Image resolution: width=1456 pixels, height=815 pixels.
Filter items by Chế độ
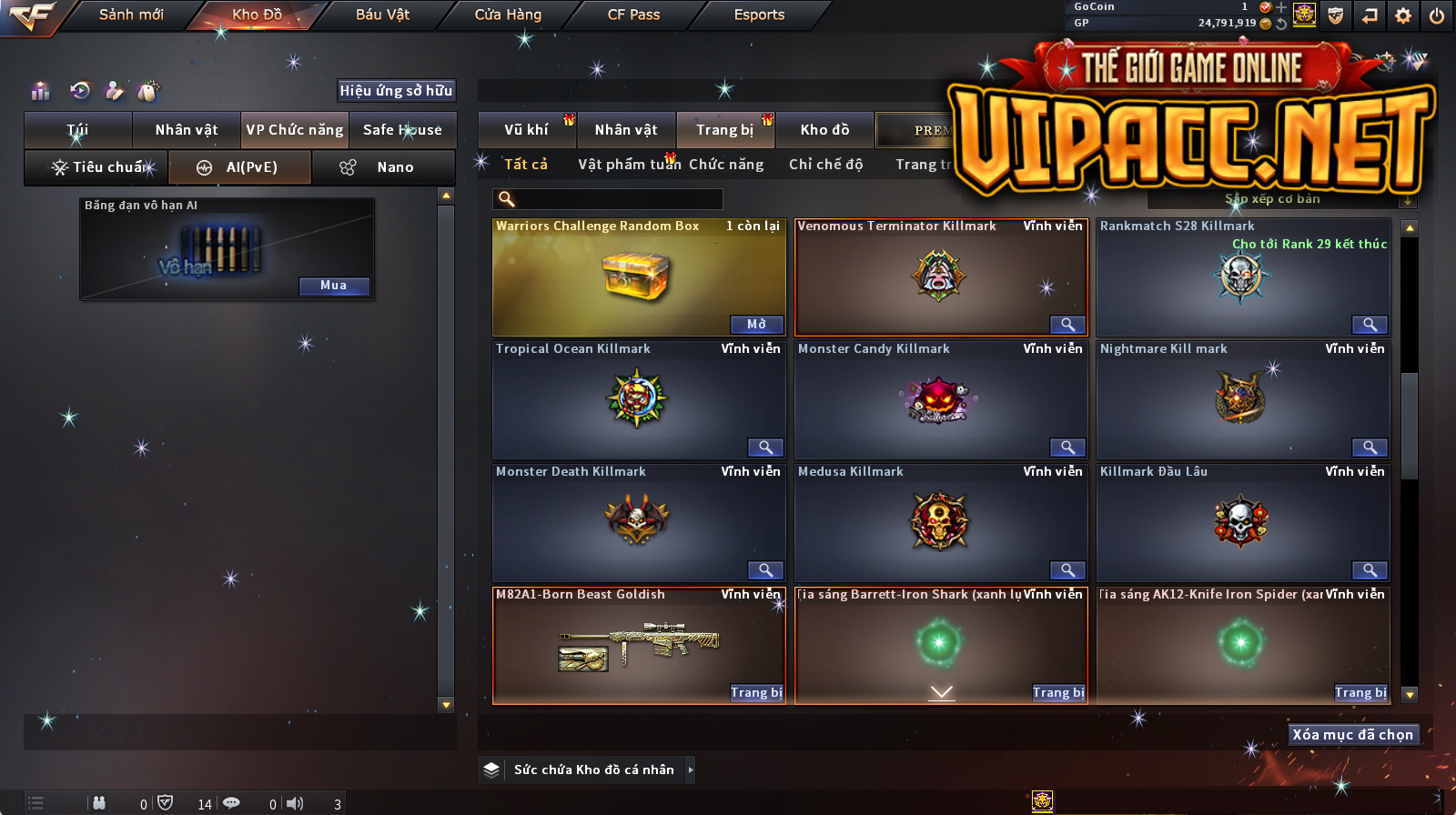(x=825, y=165)
